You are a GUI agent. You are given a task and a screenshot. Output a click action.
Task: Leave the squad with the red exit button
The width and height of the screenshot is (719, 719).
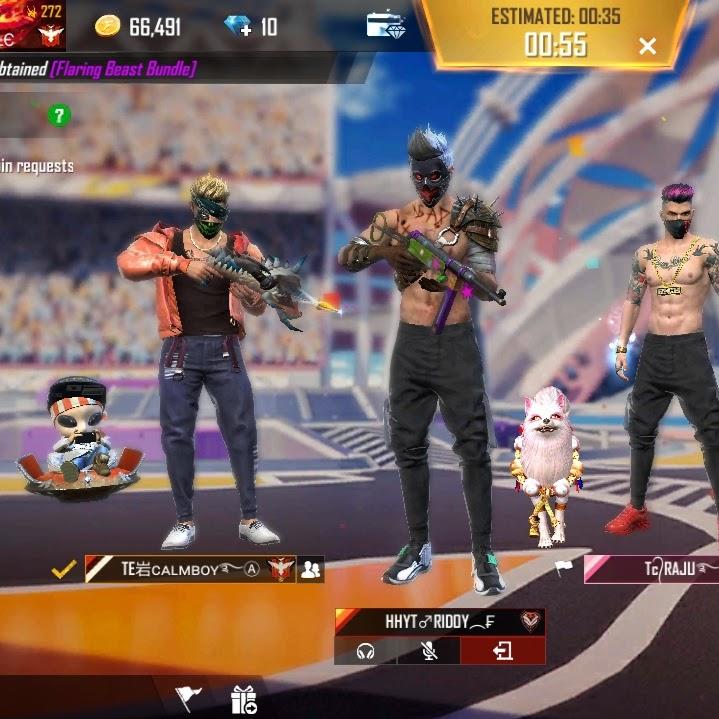pos(502,651)
